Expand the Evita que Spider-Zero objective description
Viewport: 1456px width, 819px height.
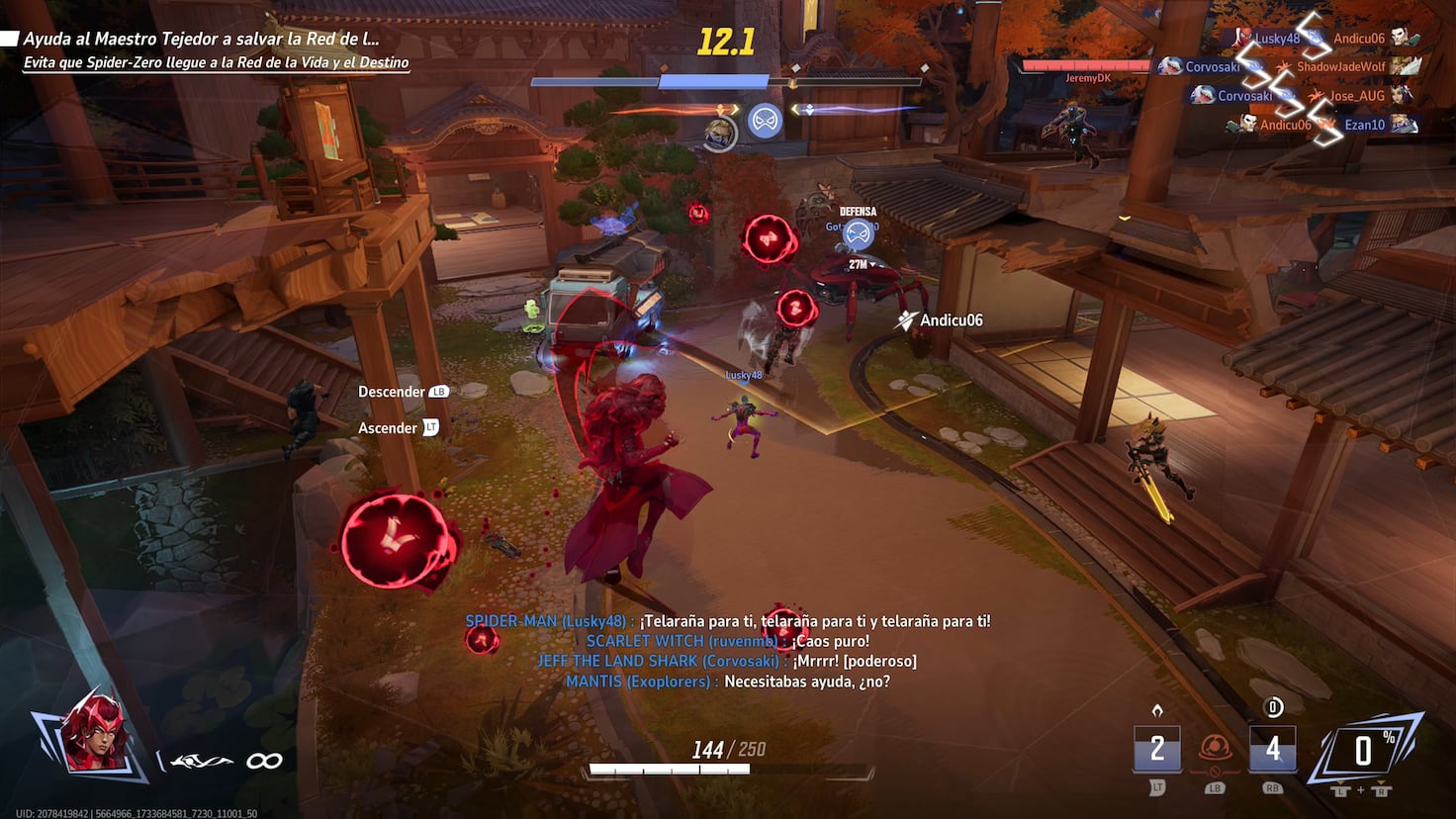216,61
